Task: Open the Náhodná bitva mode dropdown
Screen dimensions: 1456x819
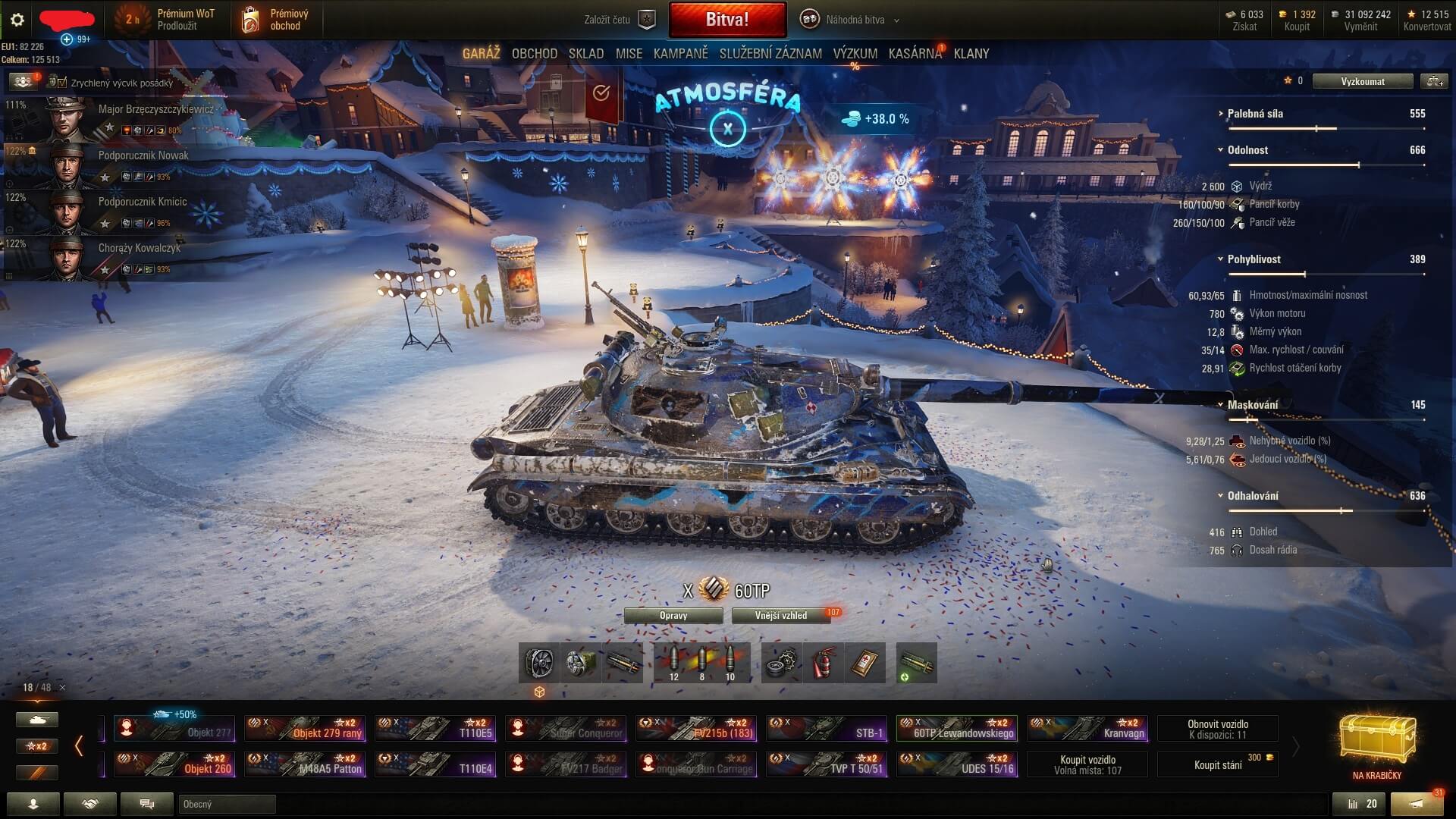Action: [854, 20]
